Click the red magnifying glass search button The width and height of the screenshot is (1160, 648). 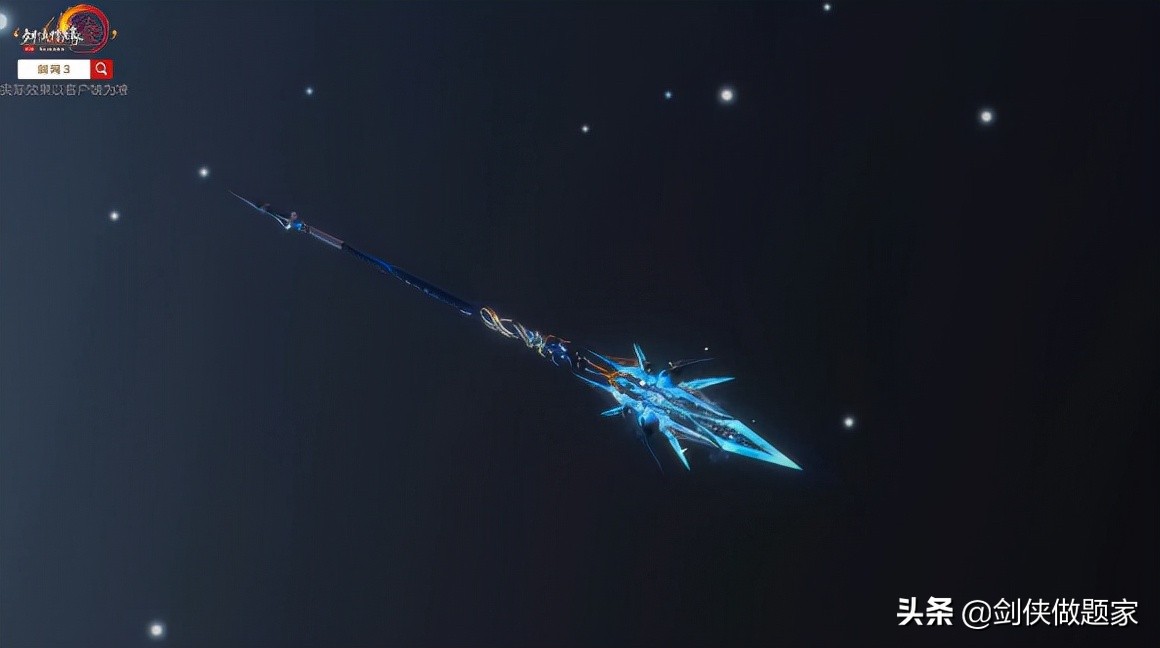[101, 69]
